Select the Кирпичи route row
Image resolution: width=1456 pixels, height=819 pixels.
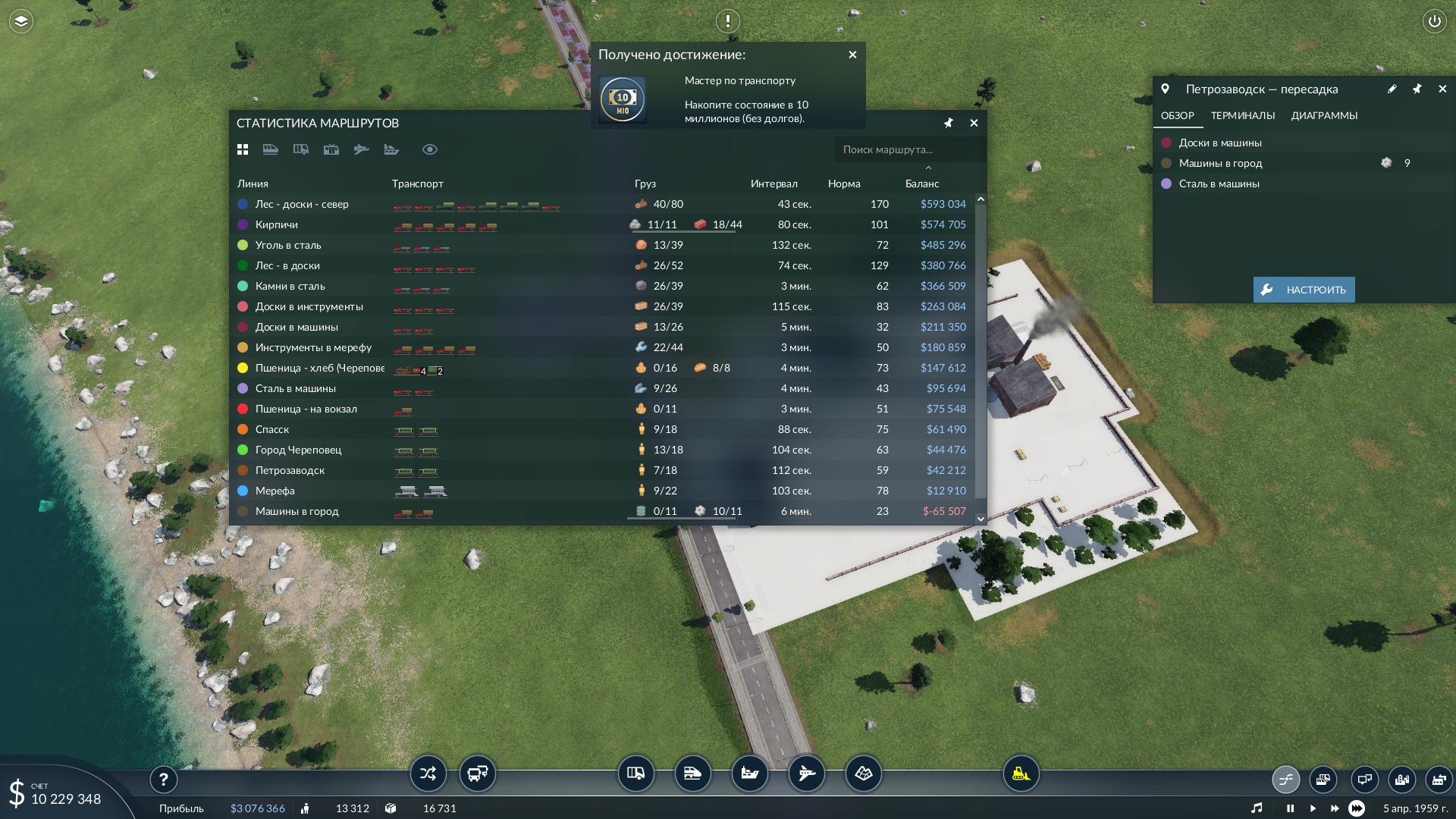pyautogui.click(x=277, y=224)
